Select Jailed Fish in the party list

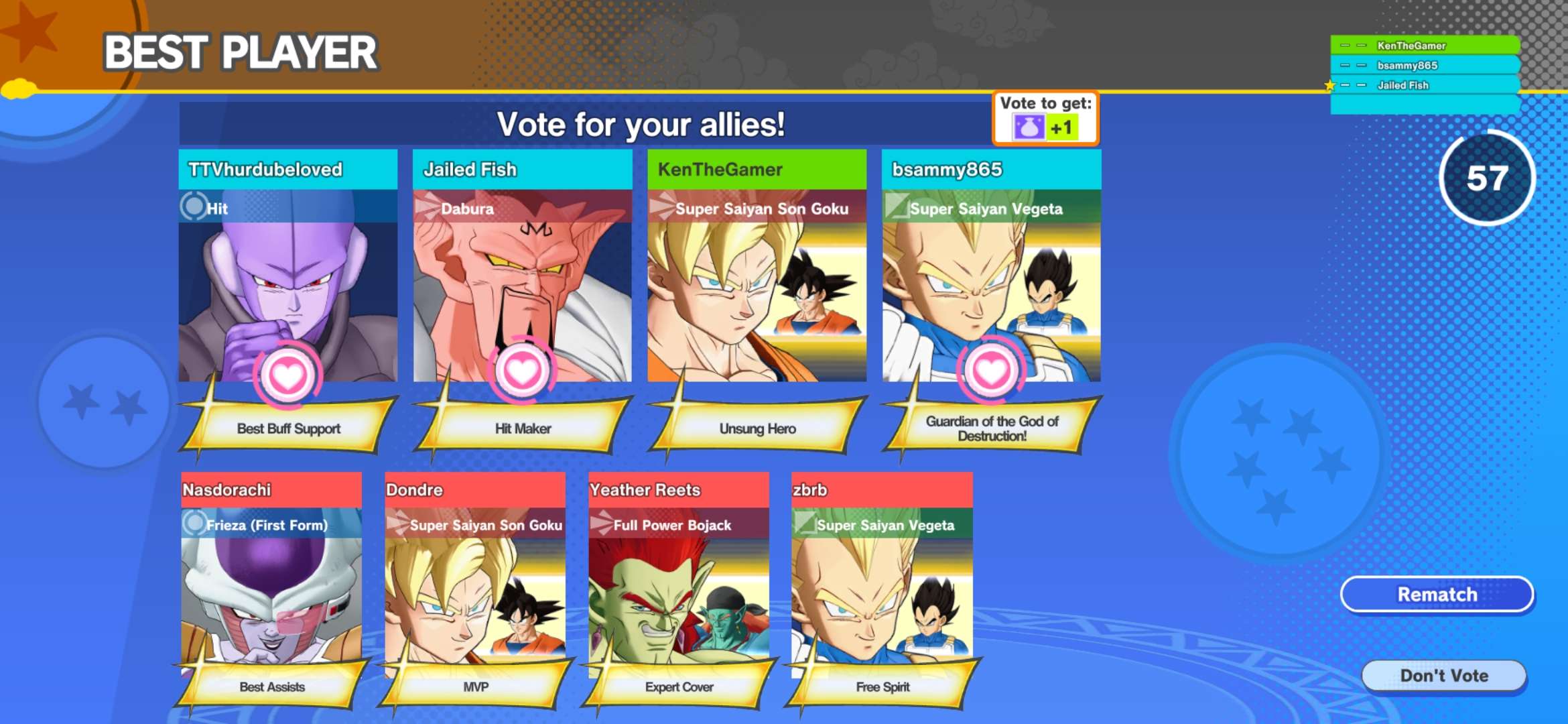[x=1424, y=85]
